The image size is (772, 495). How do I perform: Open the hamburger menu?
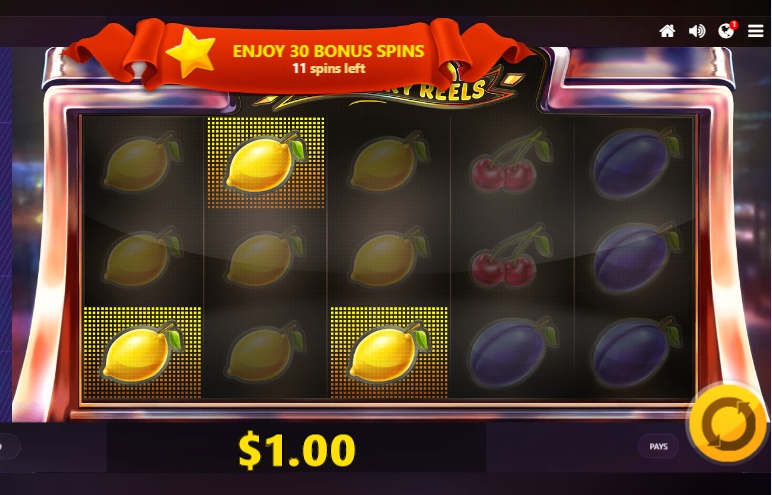[755, 31]
